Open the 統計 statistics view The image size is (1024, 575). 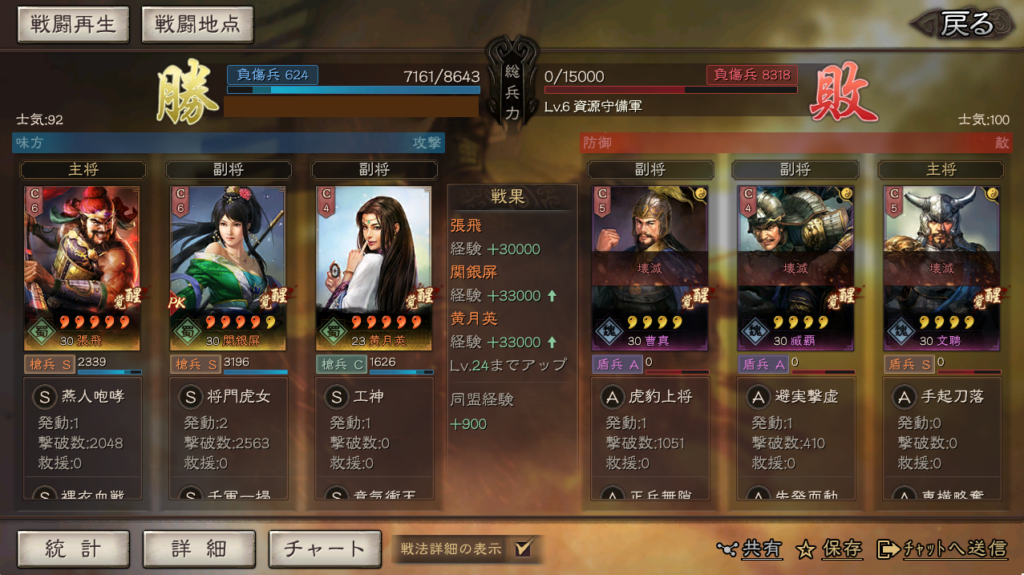coord(73,548)
